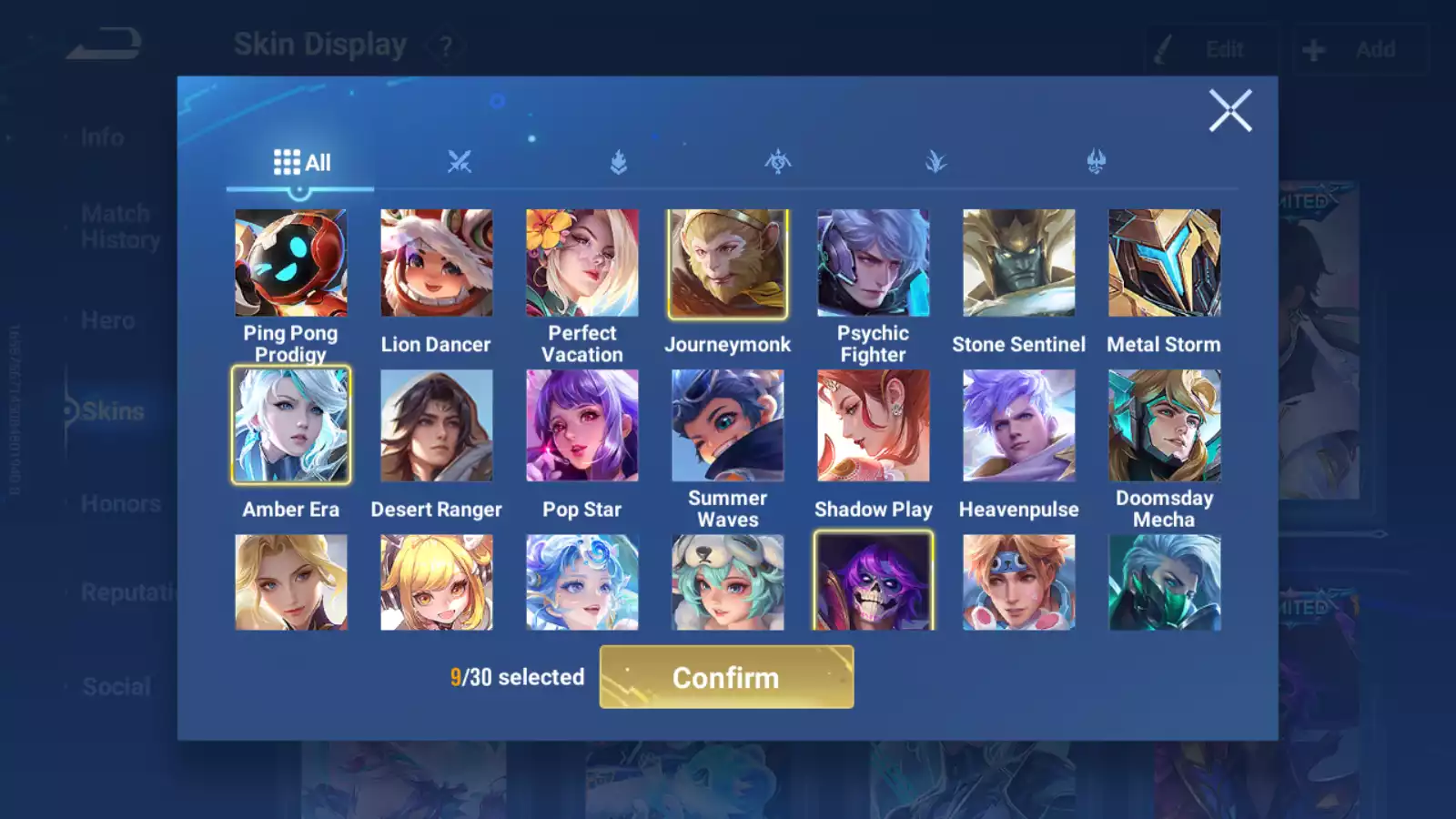
Task: Deselect the Journeymonk skin
Action: (728, 263)
